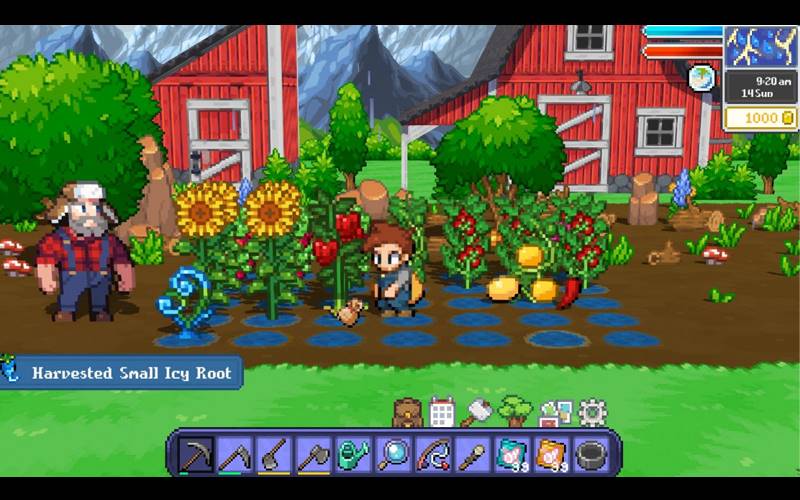Select the wooden club hotbar slot
The height and width of the screenshot is (500, 800).
[472, 454]
